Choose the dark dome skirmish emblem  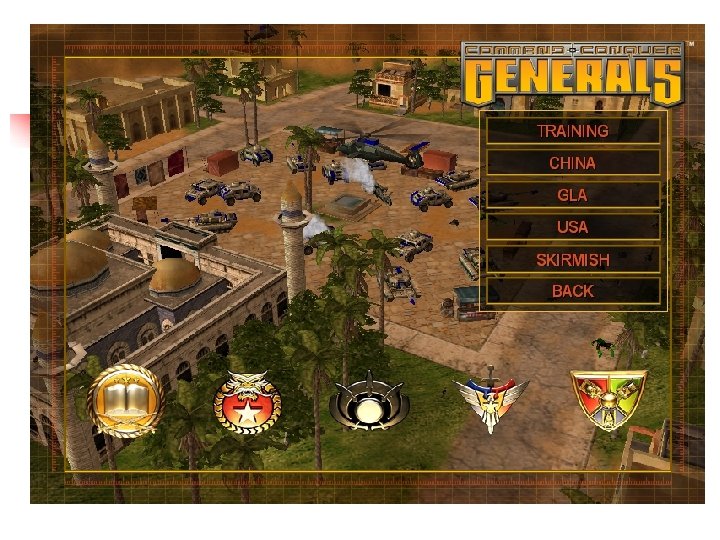coord(369,402)
